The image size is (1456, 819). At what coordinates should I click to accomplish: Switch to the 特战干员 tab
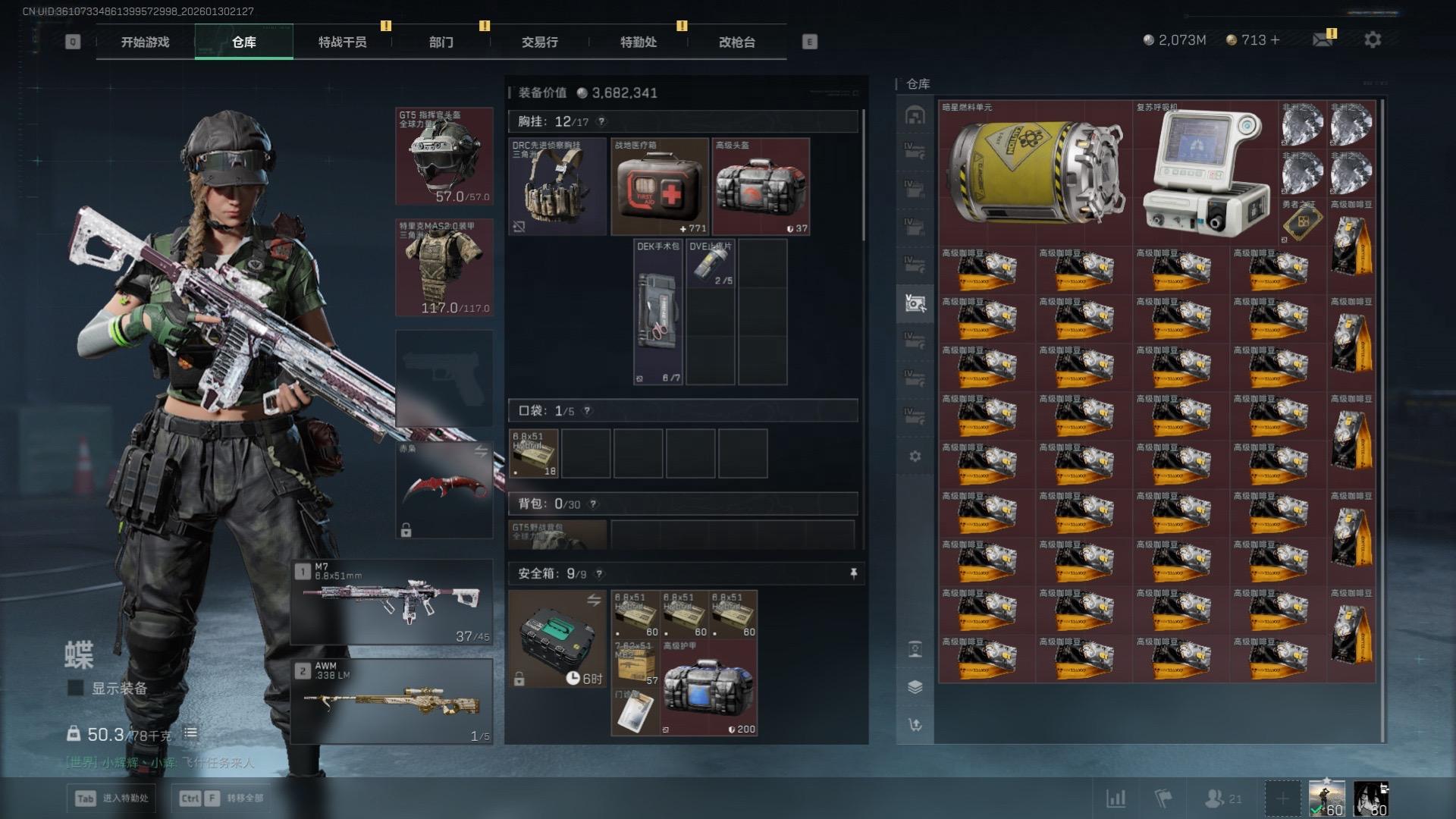pyautogui.click(x=342, y=42)
